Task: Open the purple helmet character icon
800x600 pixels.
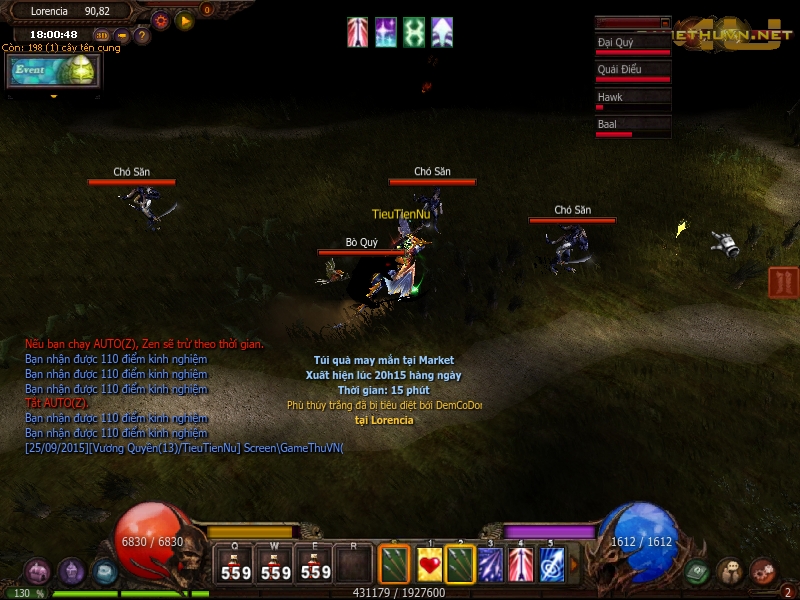Action: coord(71,572)
